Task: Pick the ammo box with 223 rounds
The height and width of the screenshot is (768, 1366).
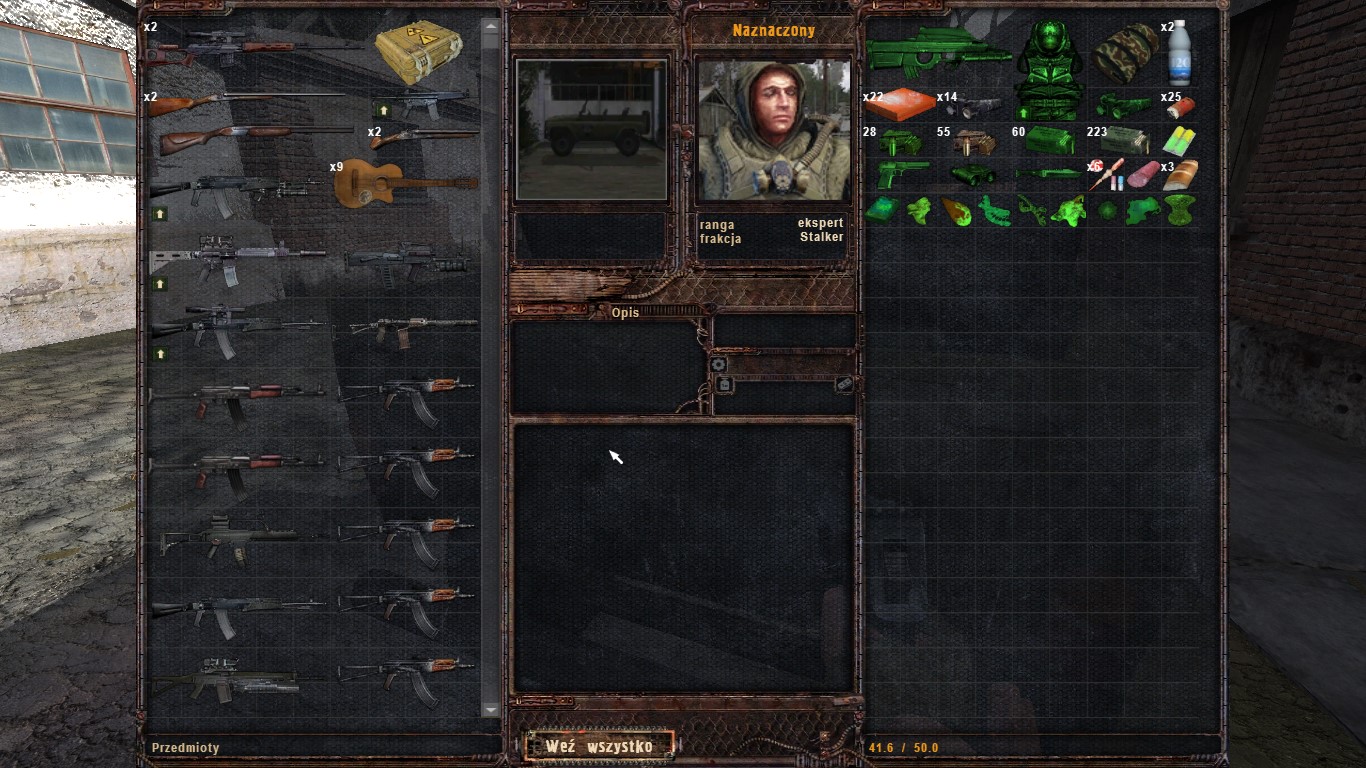Action: (x=1124, y=140)
